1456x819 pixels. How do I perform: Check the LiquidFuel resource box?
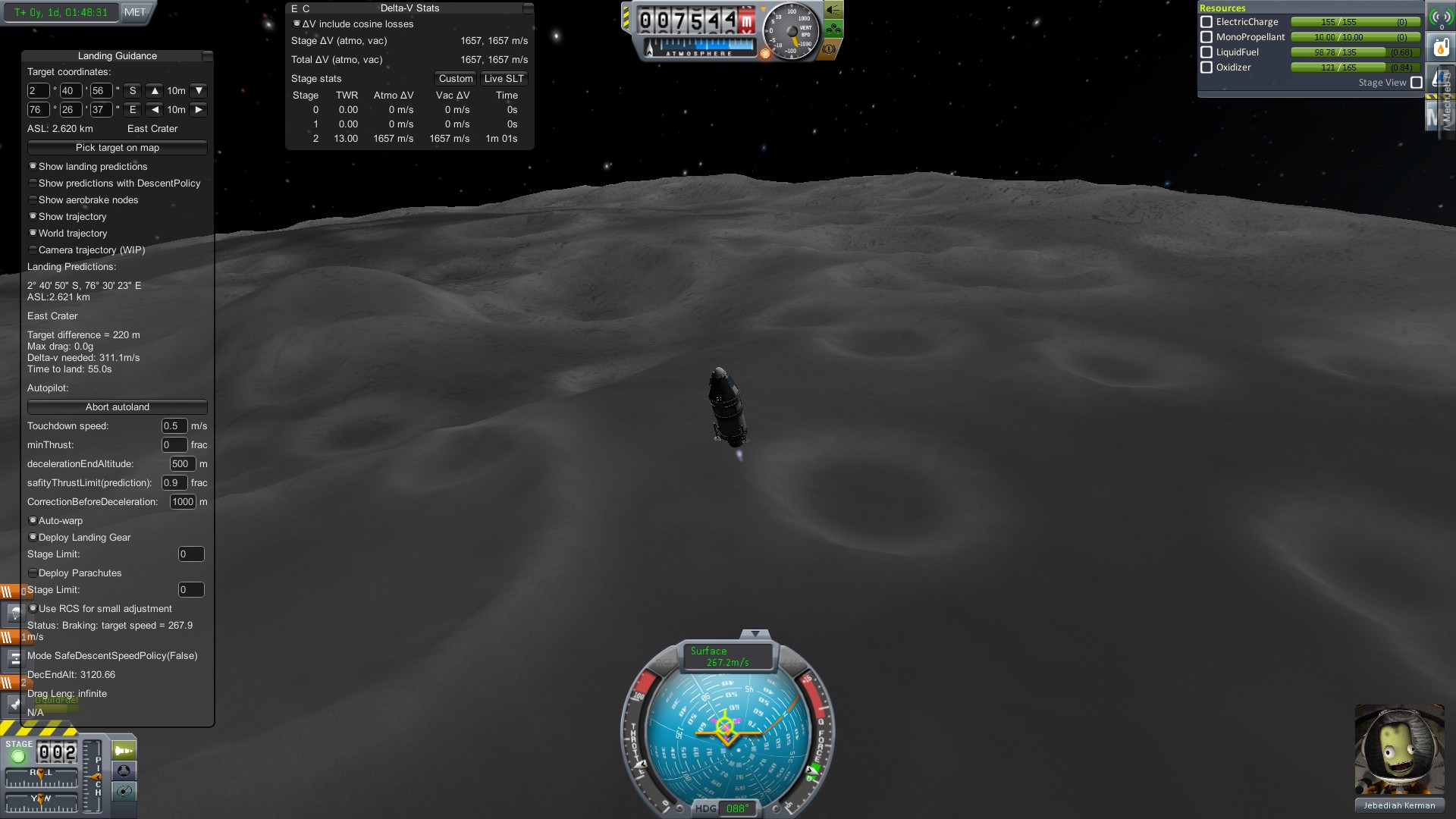coord(1207,52)
